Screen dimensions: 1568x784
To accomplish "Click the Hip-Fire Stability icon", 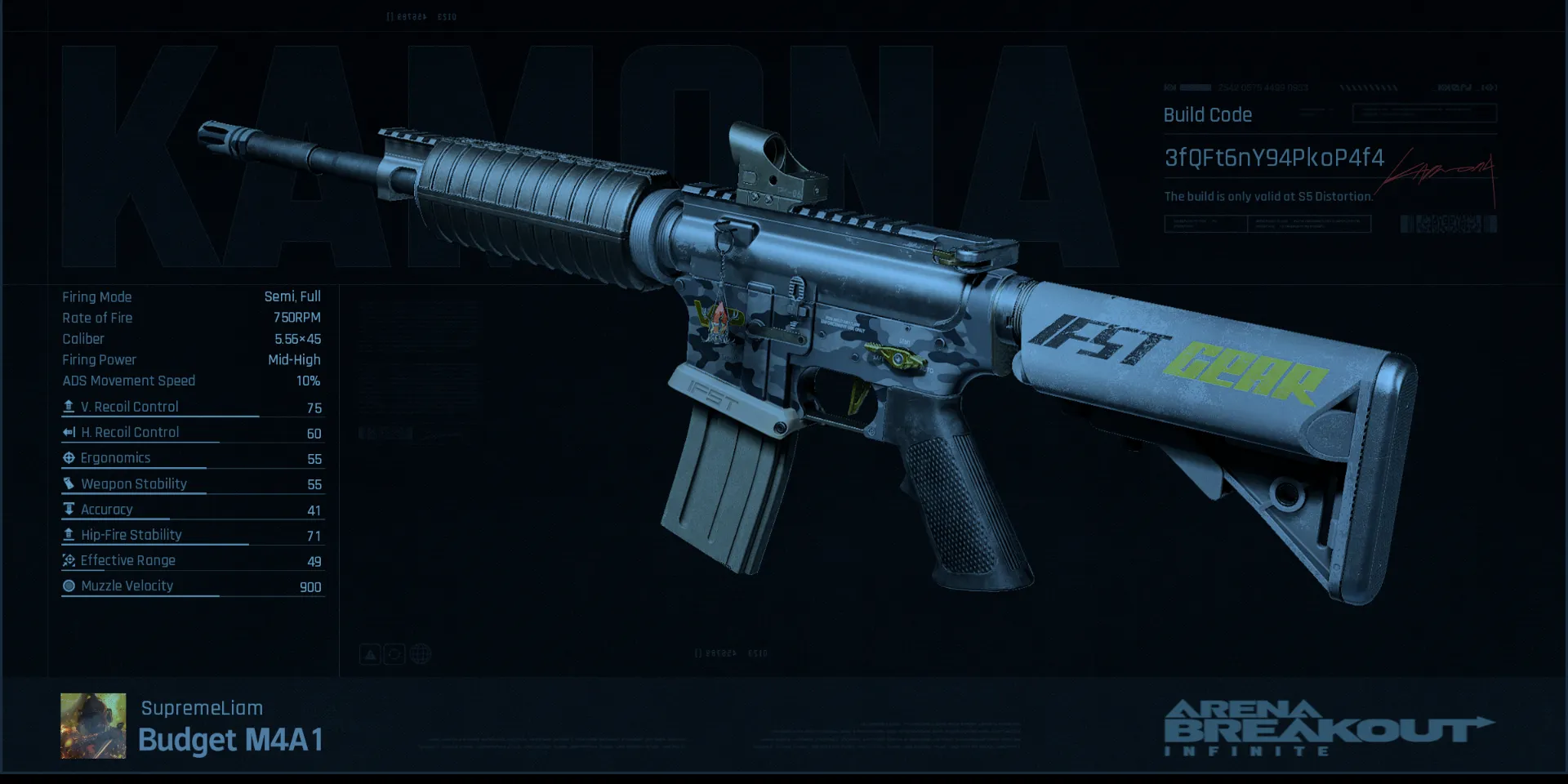I will [x=69, y=534].
